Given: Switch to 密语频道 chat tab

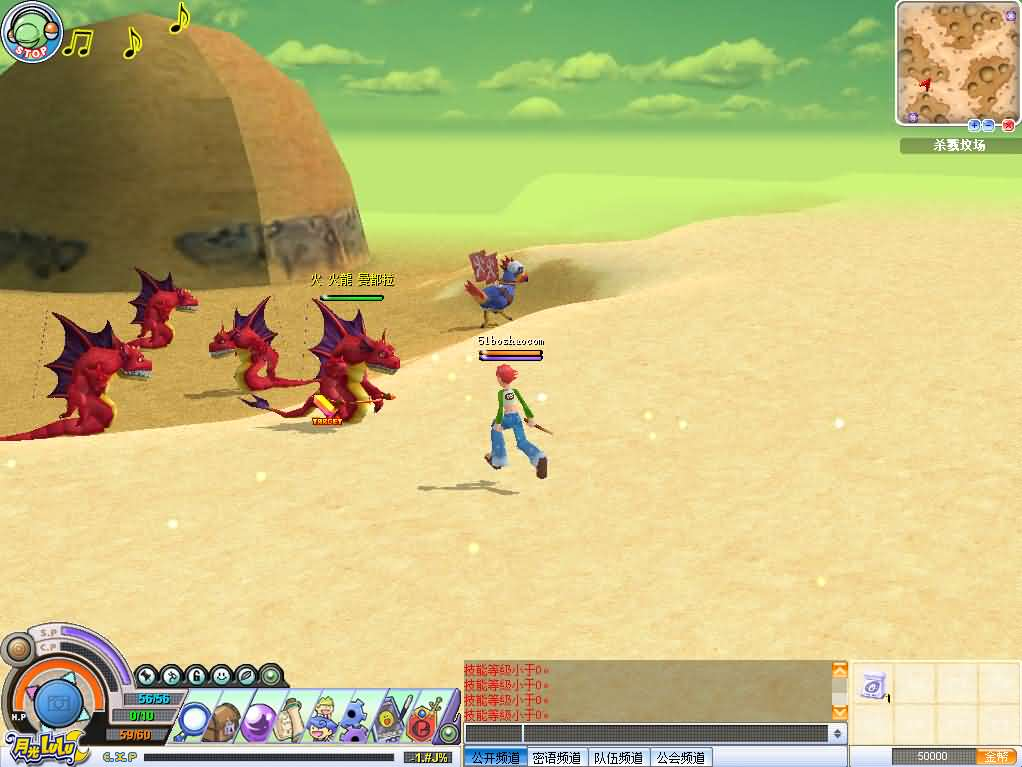Looking at the screenshot, I should [557, 758].
